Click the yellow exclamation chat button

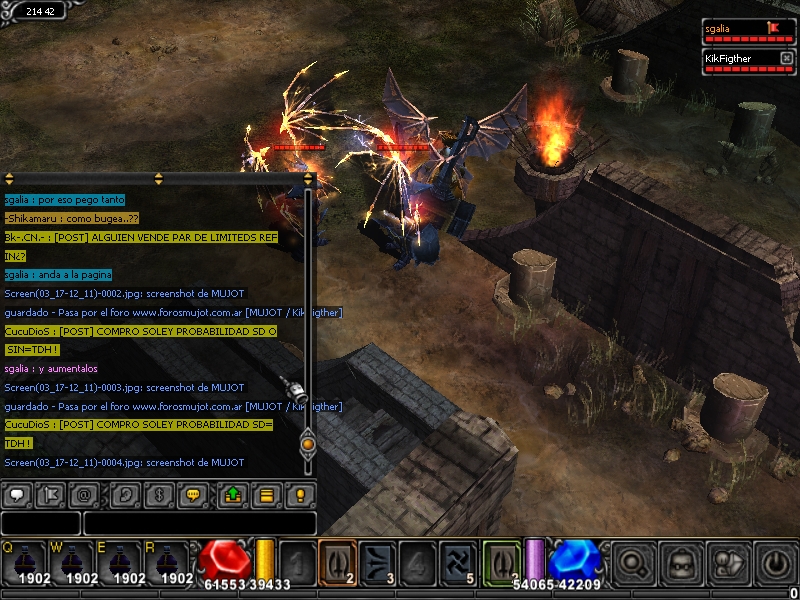coord(300,494)
